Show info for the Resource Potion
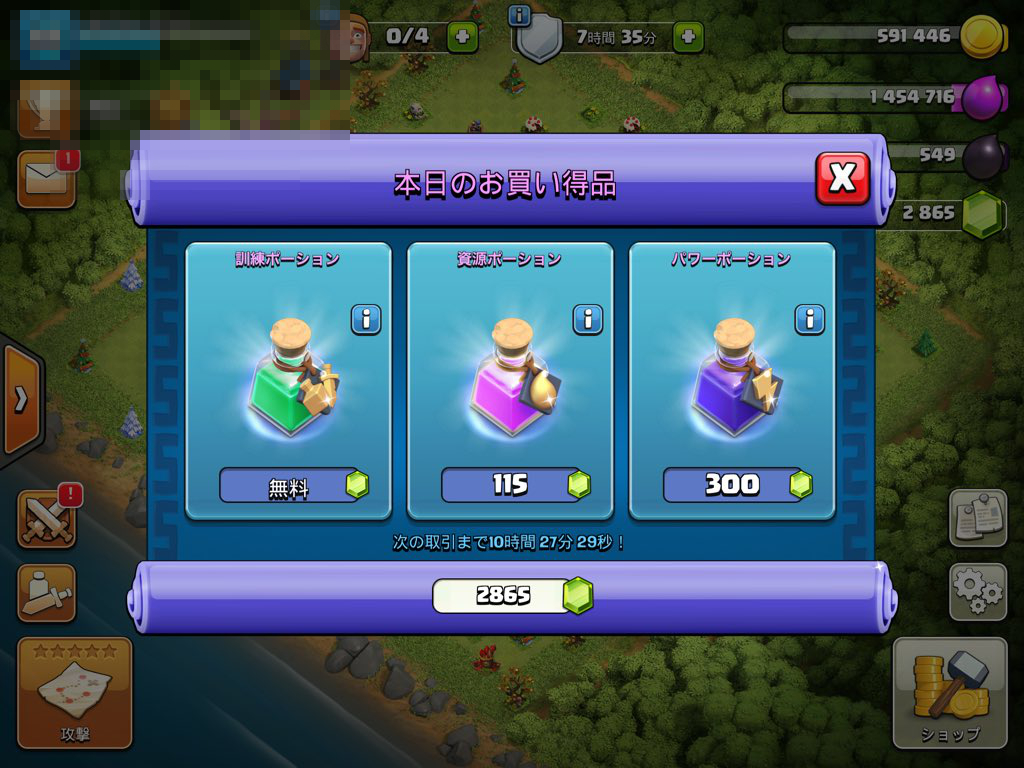Viewport: 1024px width, 768px height. pyautogui.click(x=588, y=320)
